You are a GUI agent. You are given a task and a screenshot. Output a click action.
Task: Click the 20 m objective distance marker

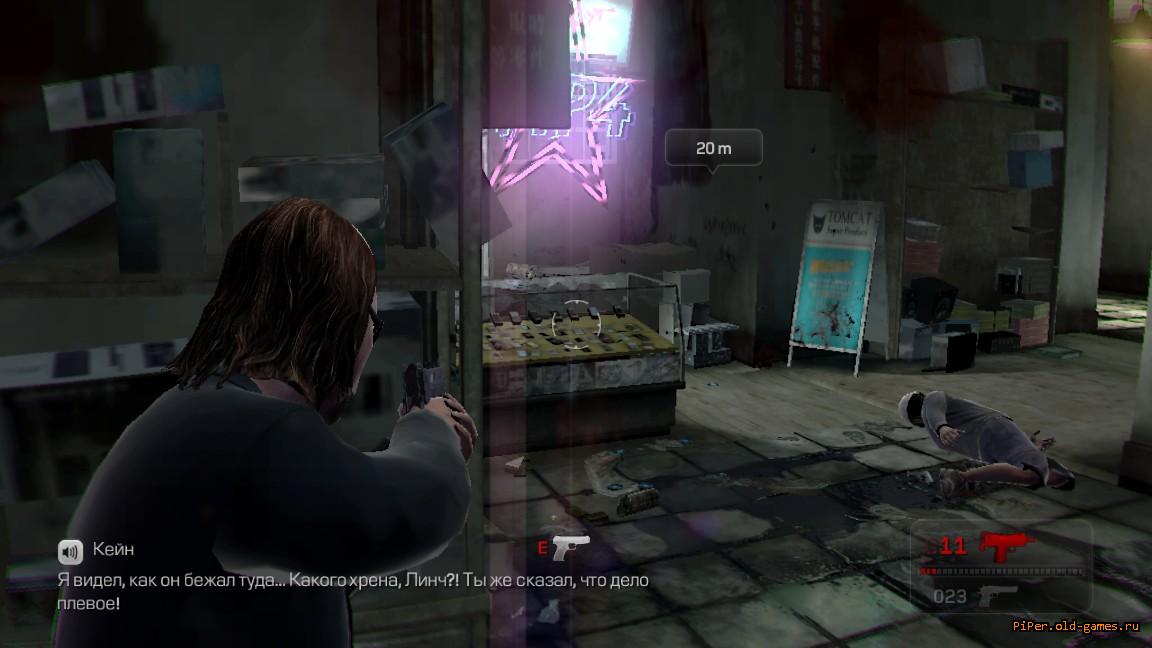[x=713, y=149]
